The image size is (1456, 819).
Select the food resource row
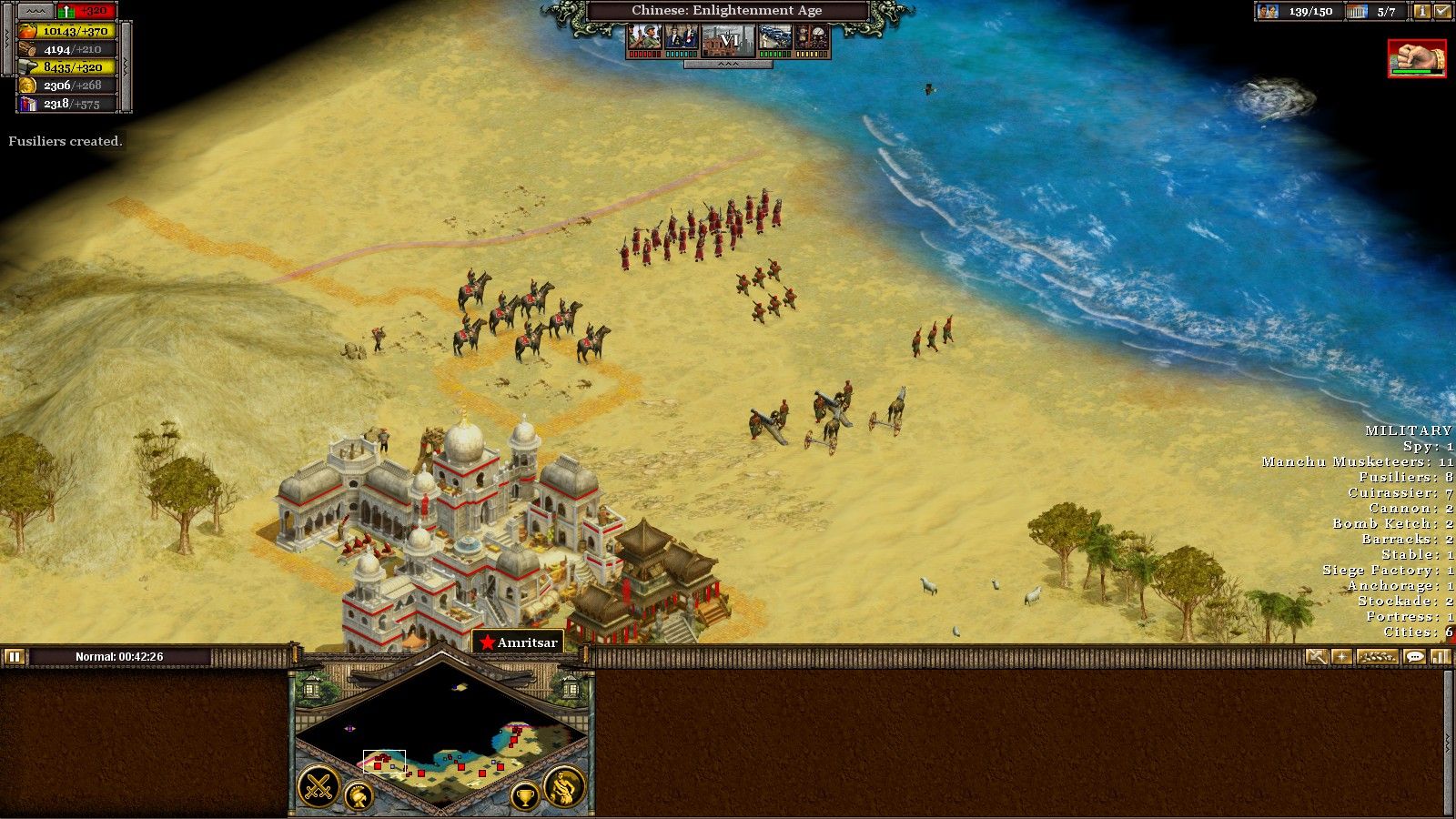tap(68, 31)
